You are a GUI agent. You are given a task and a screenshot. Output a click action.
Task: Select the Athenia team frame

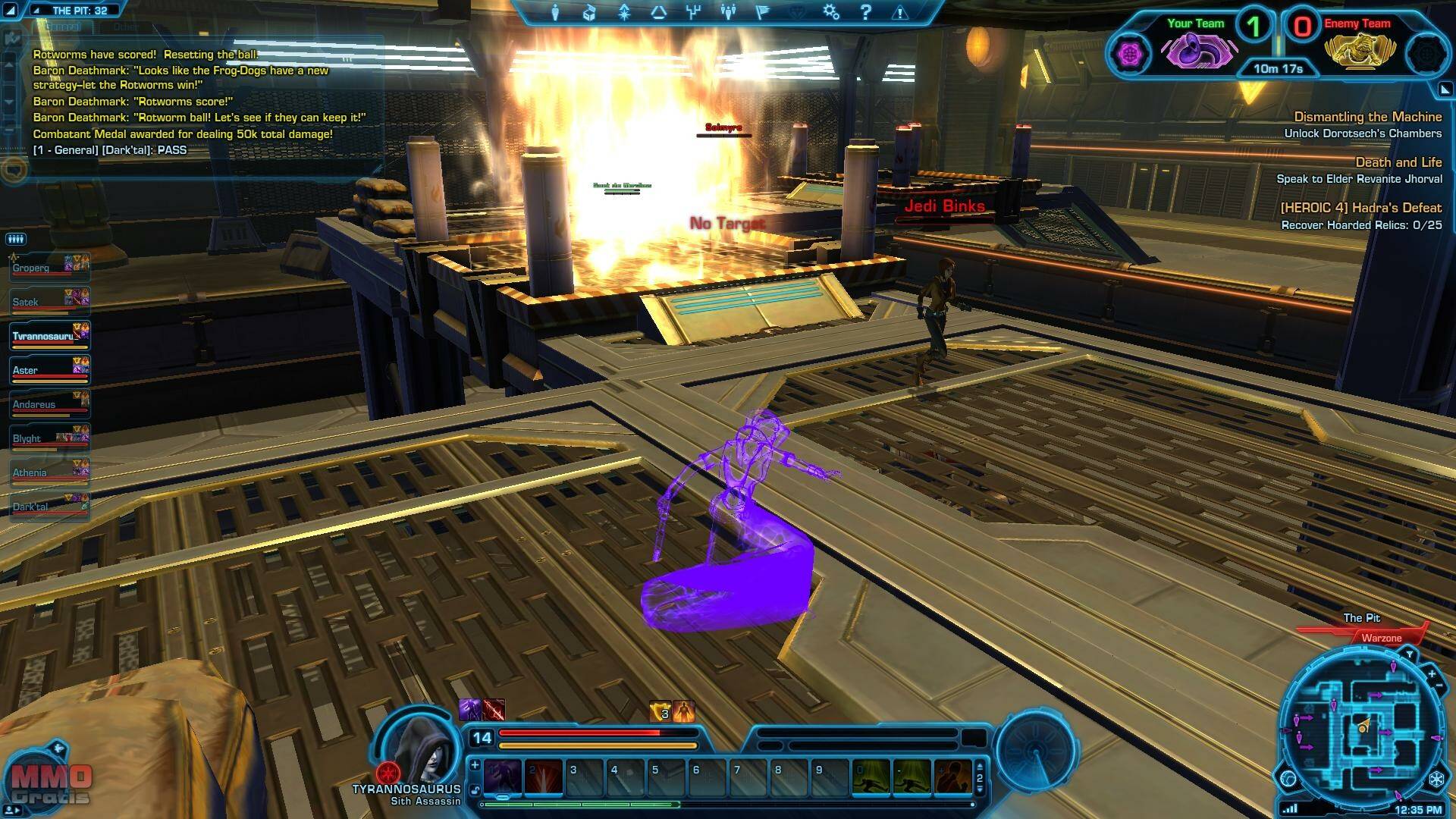(49, 472)
